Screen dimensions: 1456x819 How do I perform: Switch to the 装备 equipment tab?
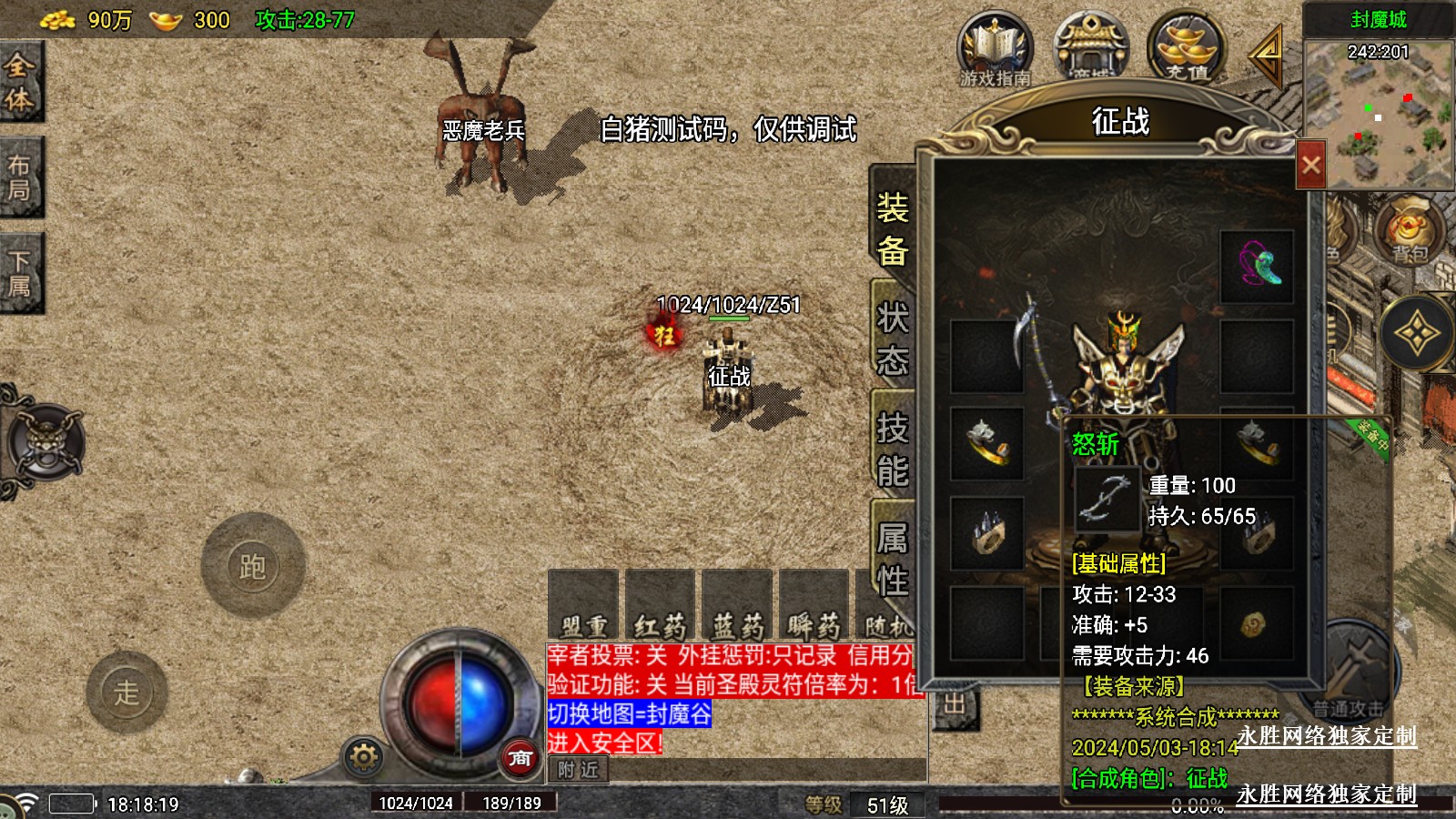(893, 228)
